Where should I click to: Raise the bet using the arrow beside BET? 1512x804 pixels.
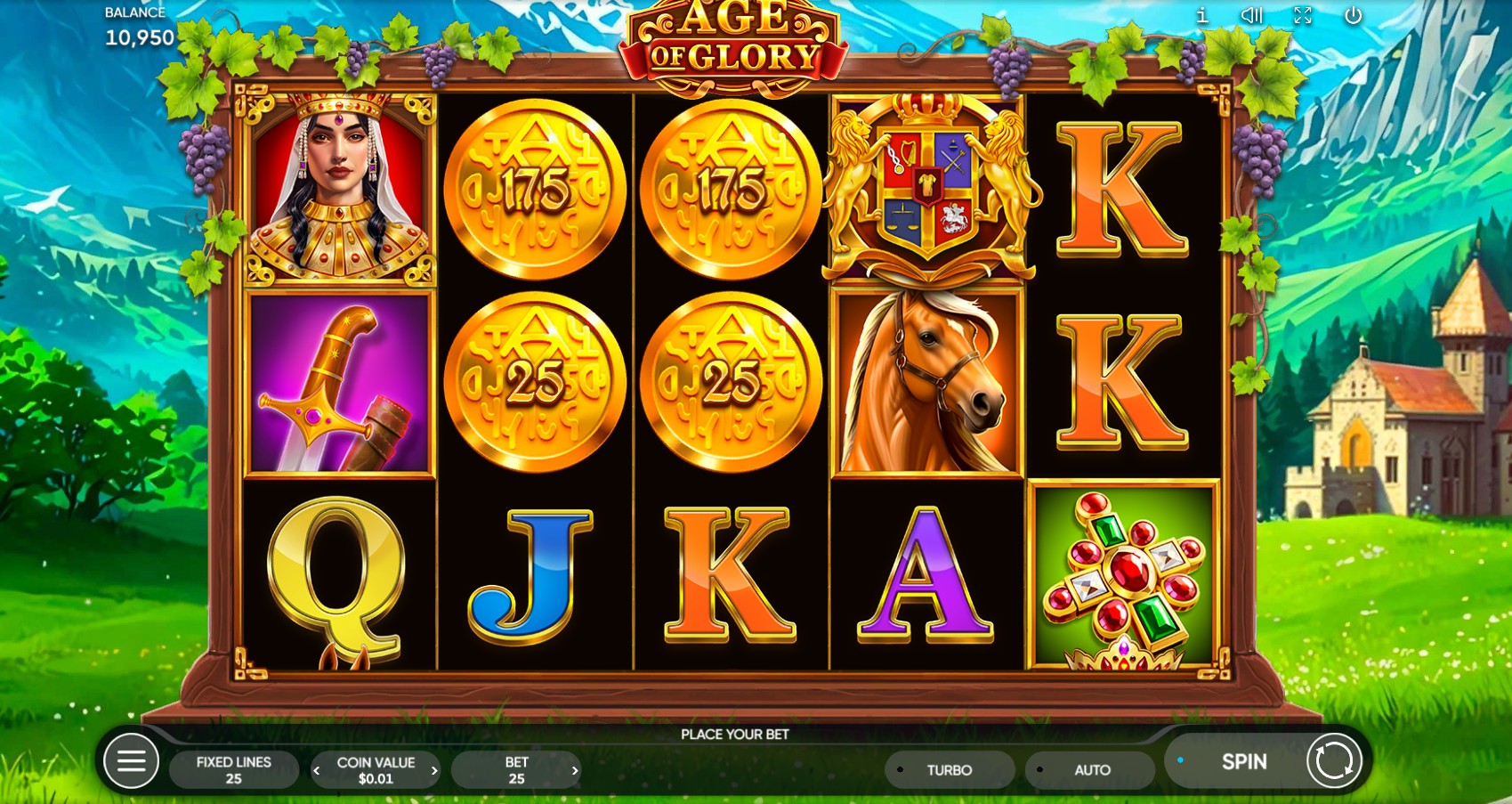click(x=575, y=771)
